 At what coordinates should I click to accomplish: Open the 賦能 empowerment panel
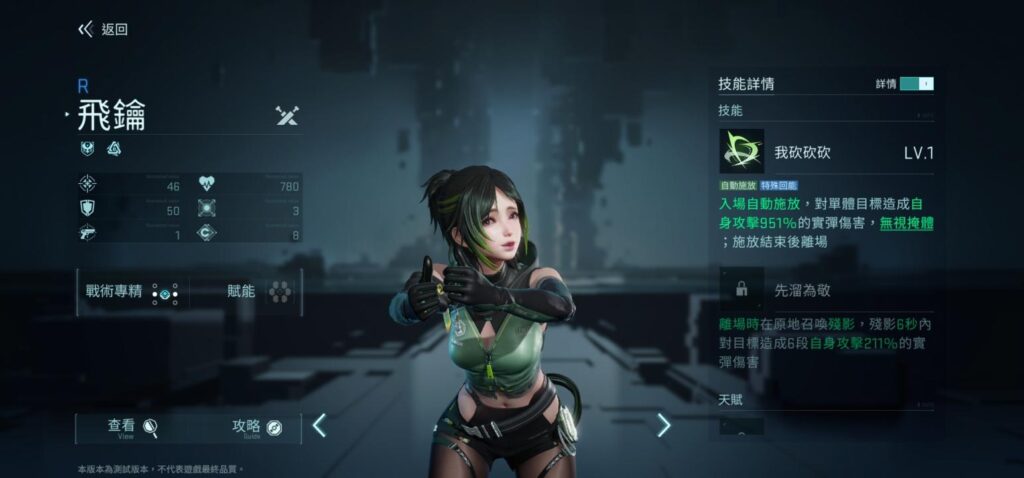pos(259,292)
